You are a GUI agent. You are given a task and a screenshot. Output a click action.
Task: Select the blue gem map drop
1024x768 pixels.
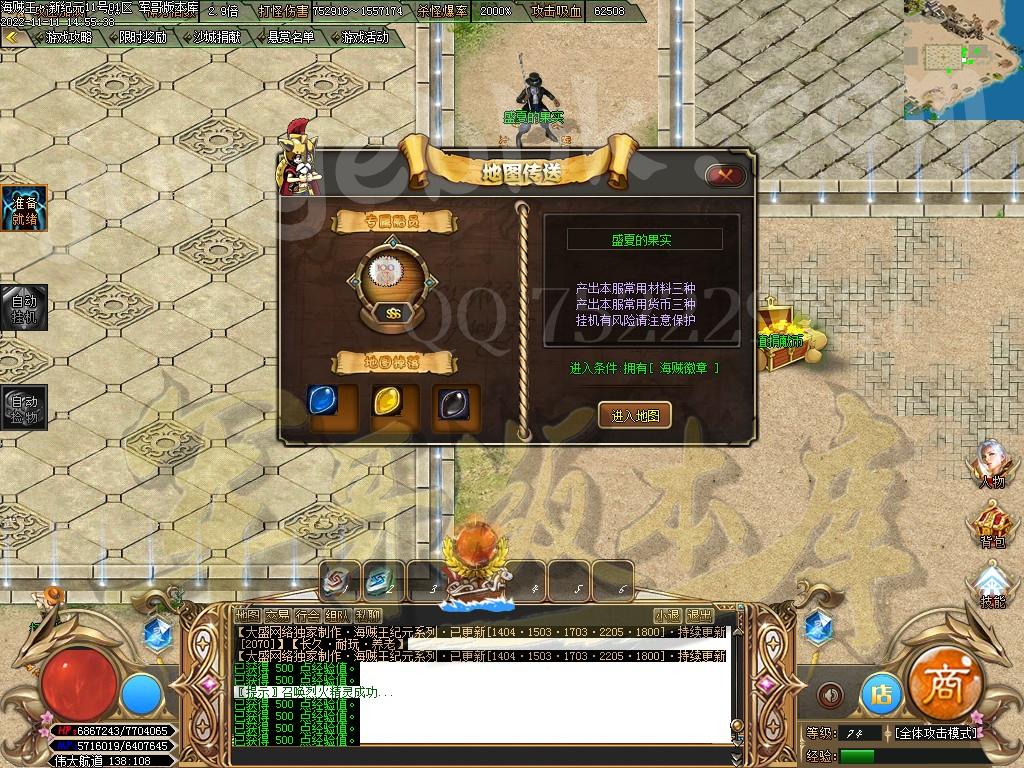(x=320, y=402)
